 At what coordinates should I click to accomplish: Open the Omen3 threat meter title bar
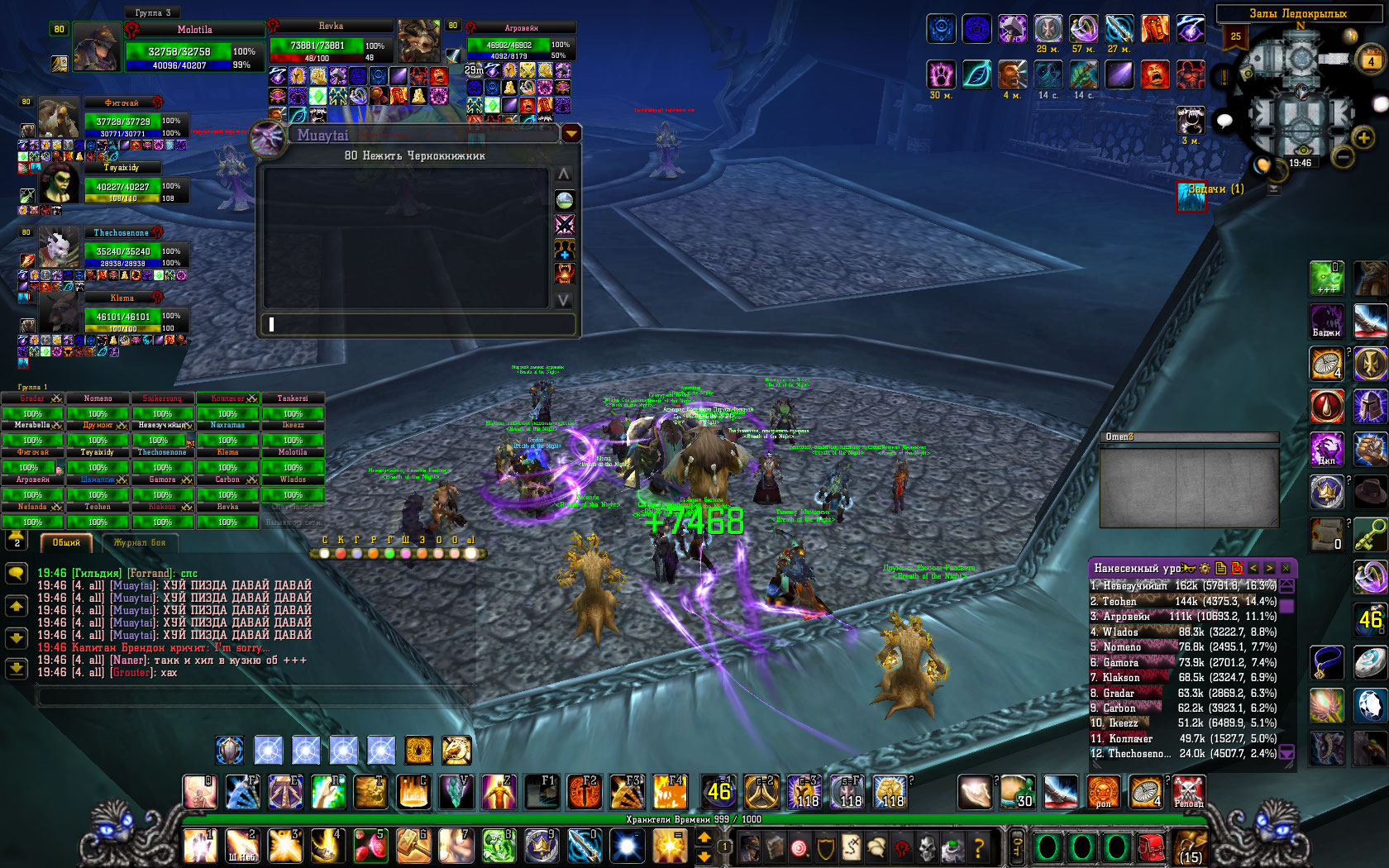(x=1188, y=436)
